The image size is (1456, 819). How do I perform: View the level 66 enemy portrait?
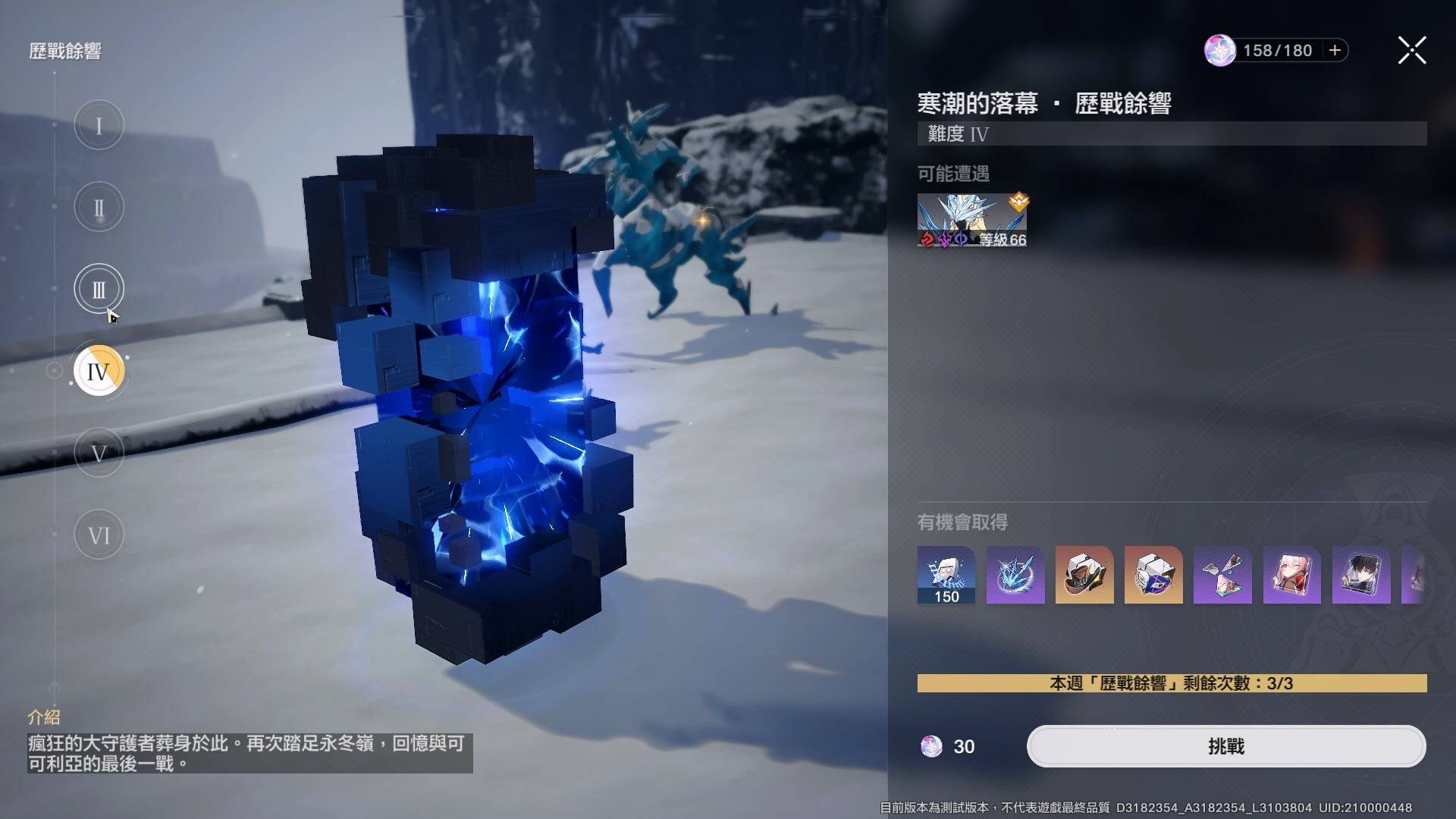pyautogui.click(x=972, y=221)
